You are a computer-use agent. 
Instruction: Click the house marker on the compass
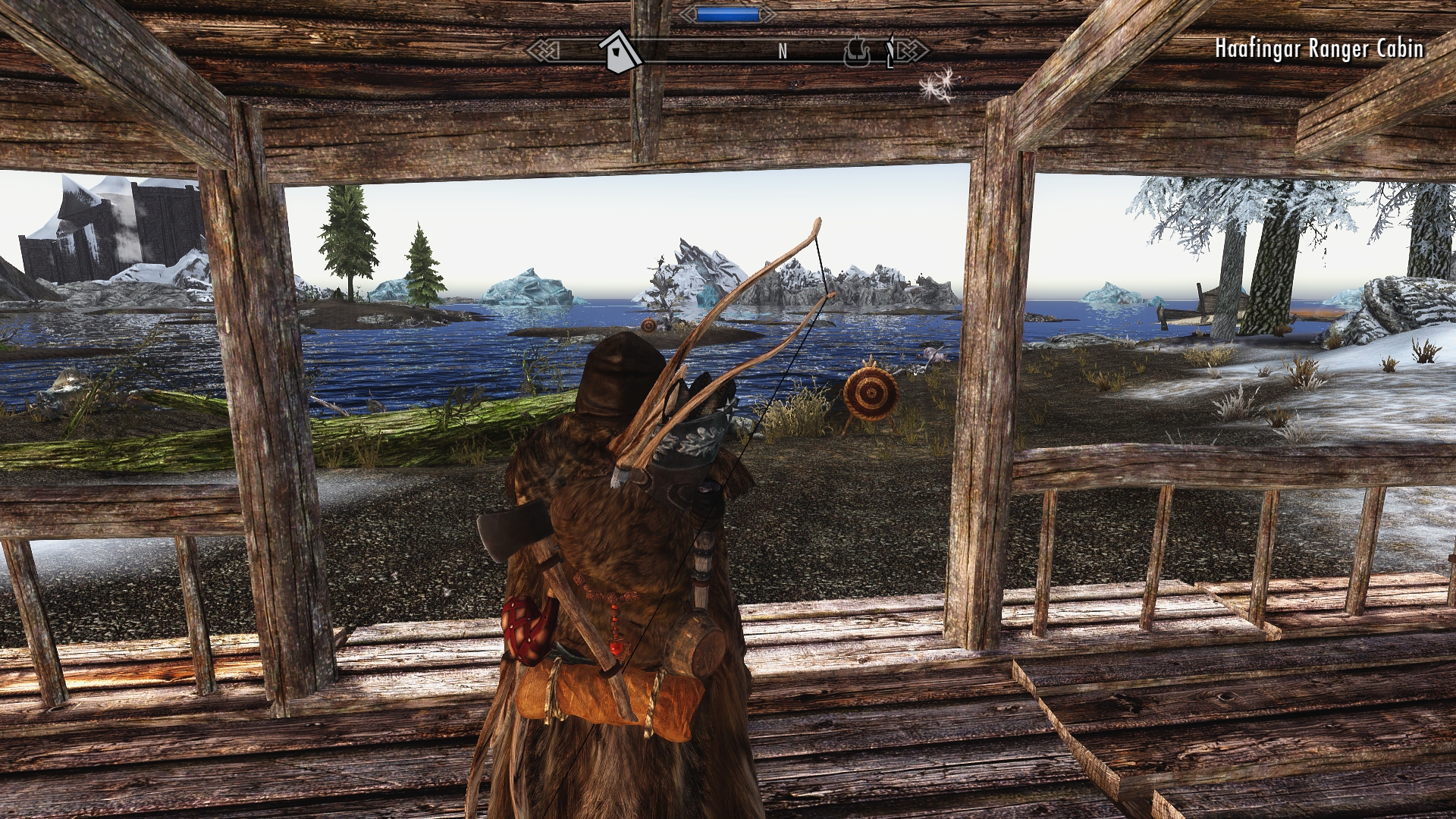coord(620,51)
